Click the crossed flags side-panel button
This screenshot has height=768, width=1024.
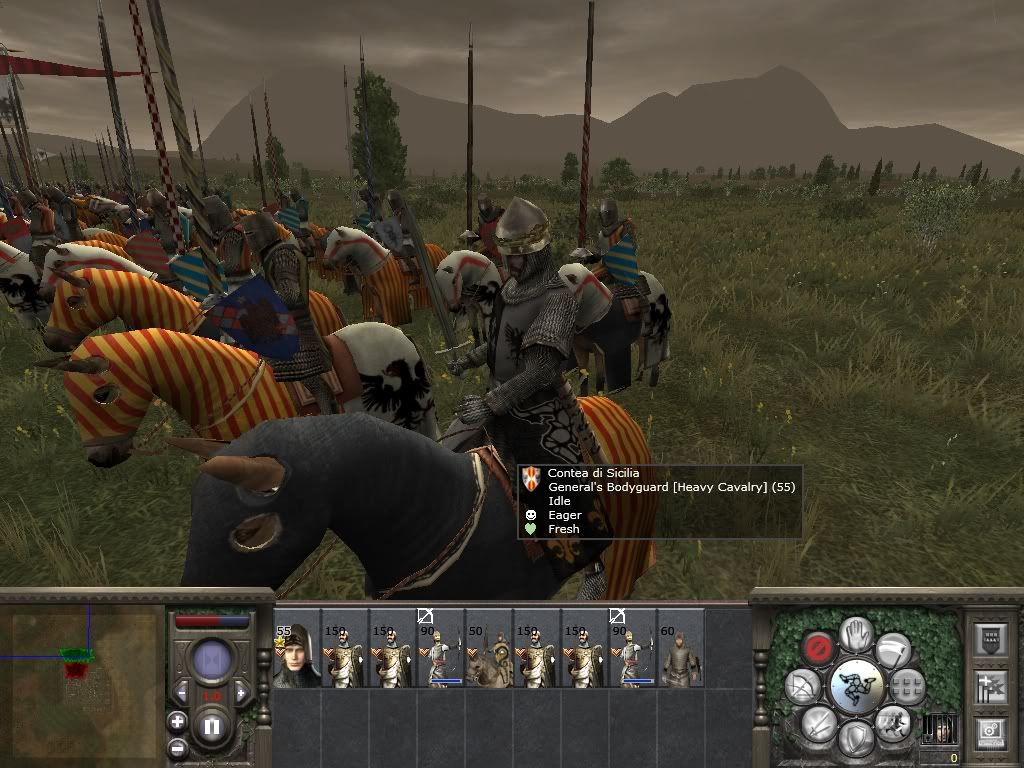[x=989, y=686]
